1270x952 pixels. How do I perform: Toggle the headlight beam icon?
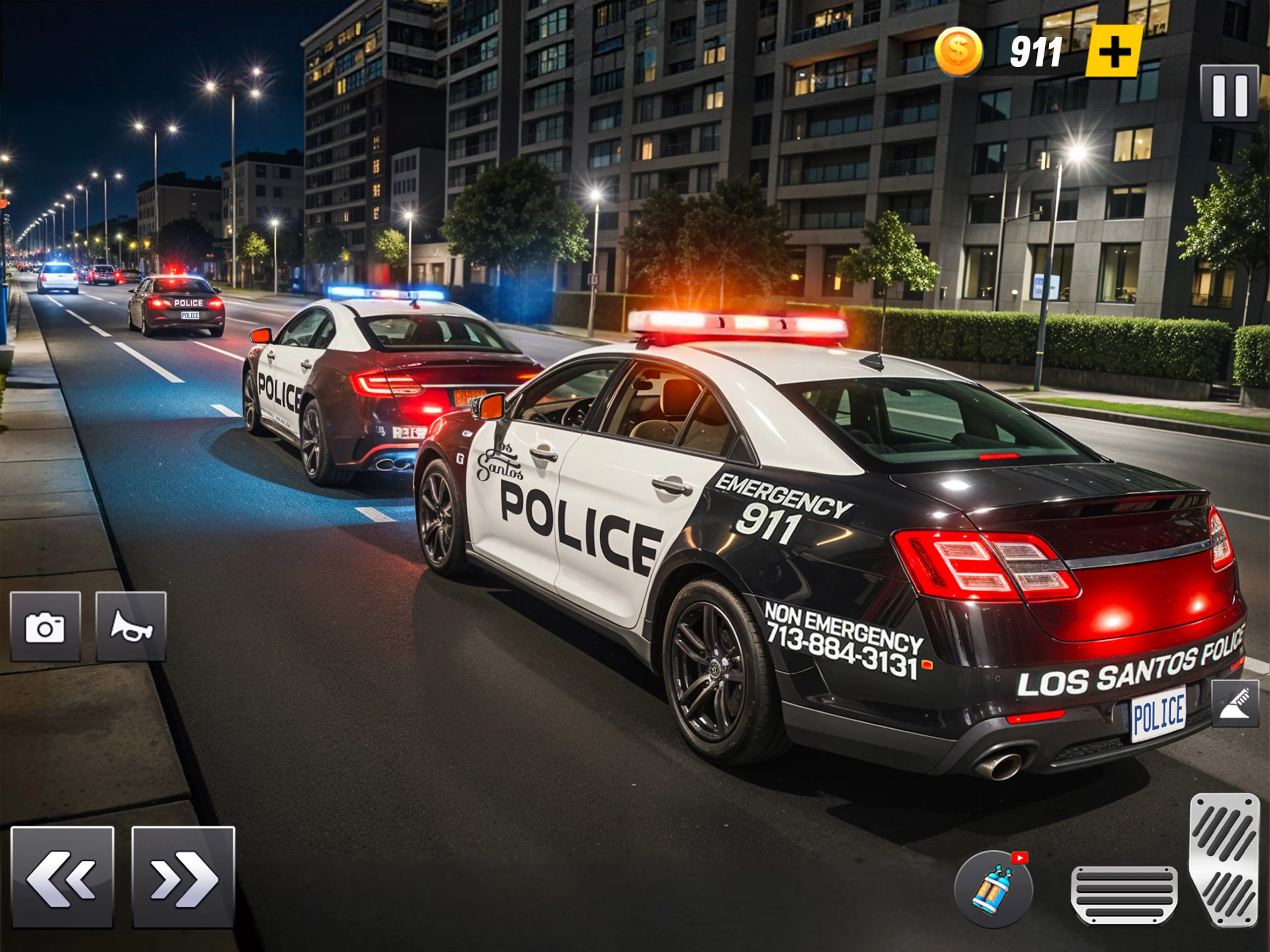[1235, 703]
